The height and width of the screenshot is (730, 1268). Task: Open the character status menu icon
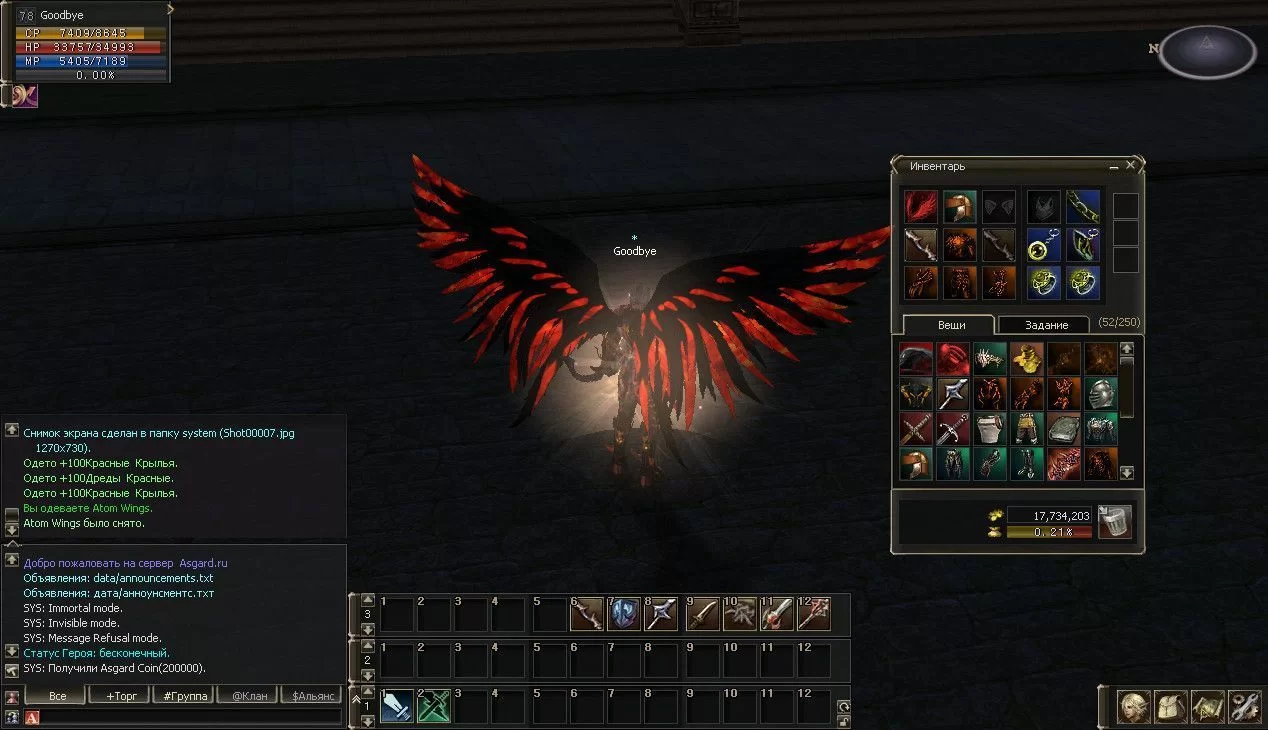tap(1133, 707)
